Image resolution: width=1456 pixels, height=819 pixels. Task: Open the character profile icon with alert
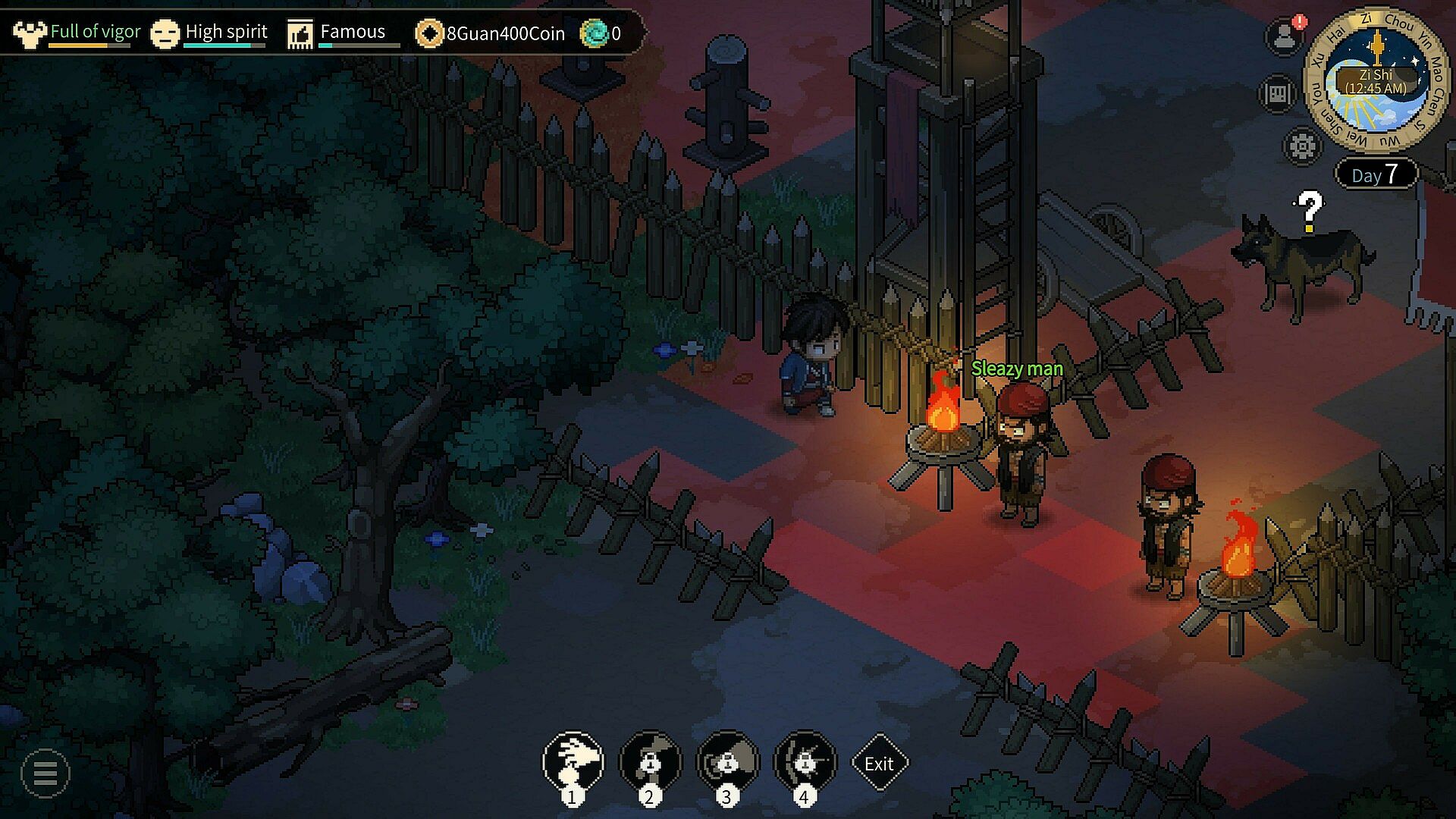click(x=1283, y=36)
